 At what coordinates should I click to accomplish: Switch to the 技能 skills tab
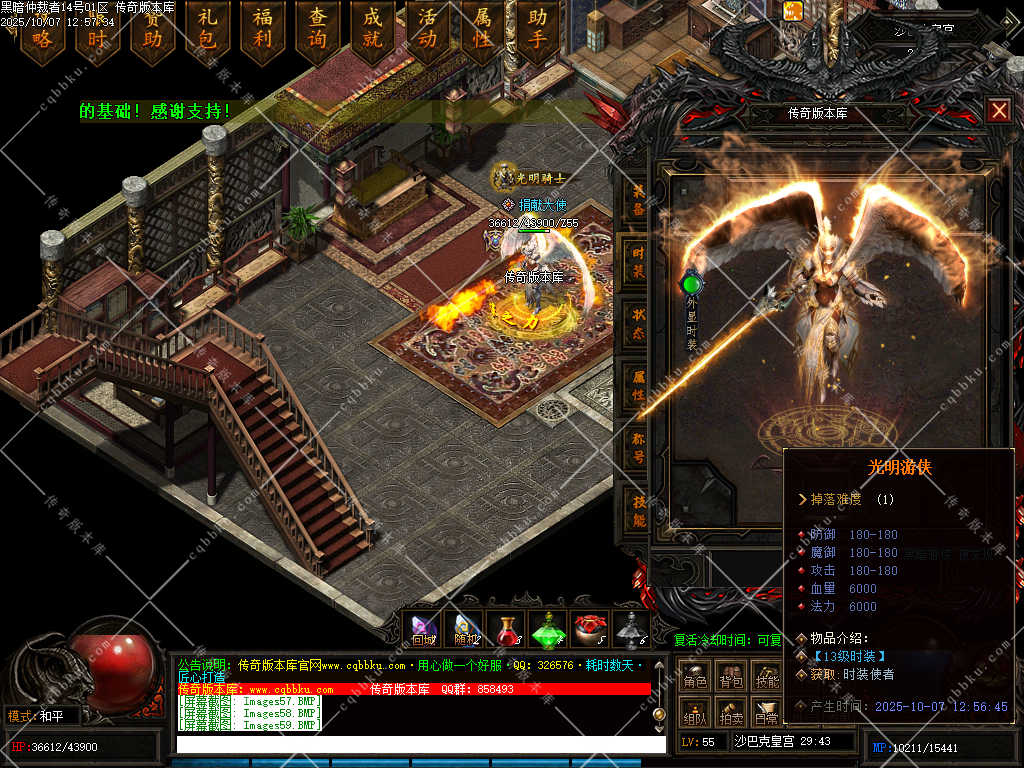[638, 509]
